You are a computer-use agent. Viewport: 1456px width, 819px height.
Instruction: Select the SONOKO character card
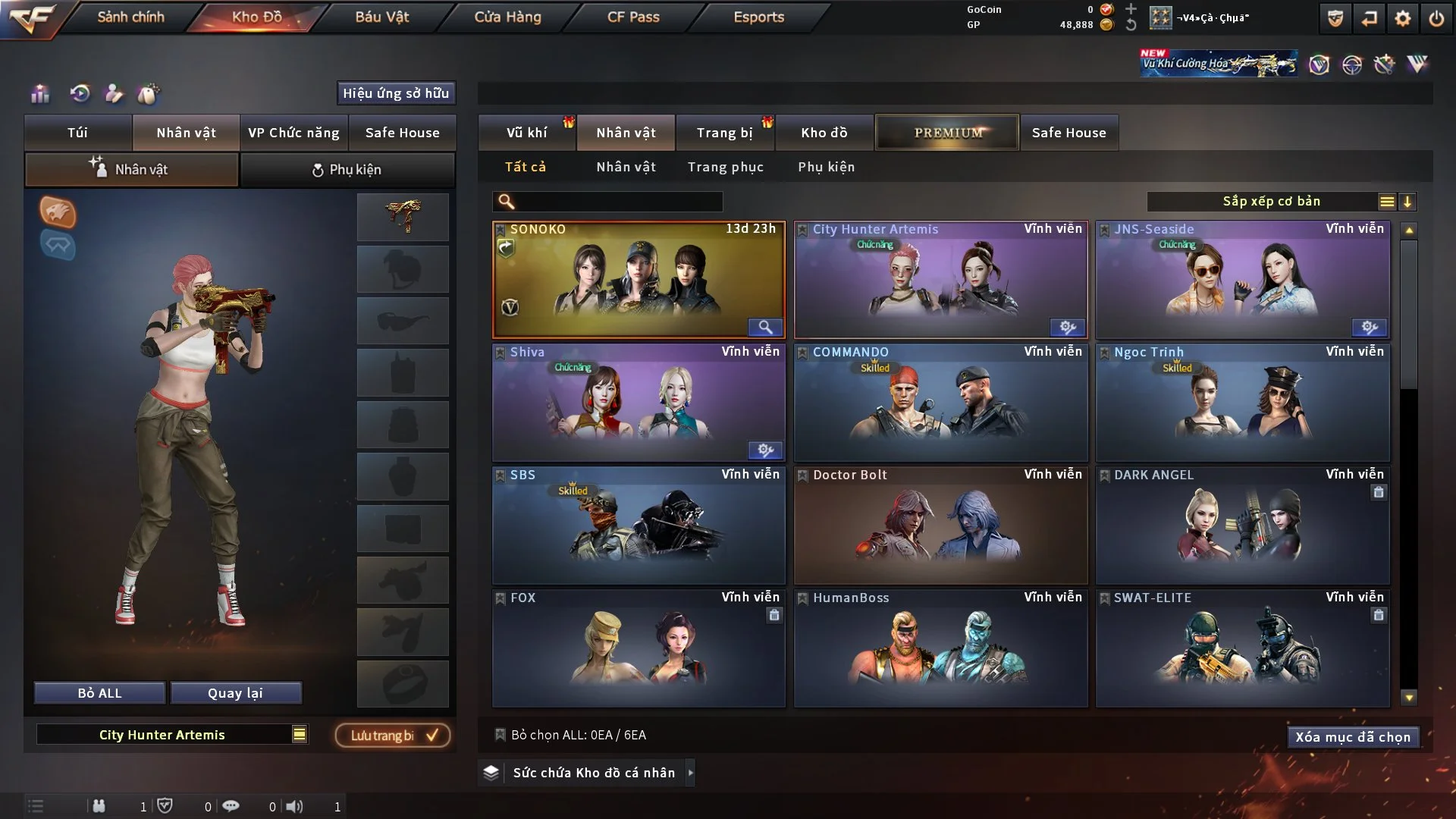coord(639,281)
